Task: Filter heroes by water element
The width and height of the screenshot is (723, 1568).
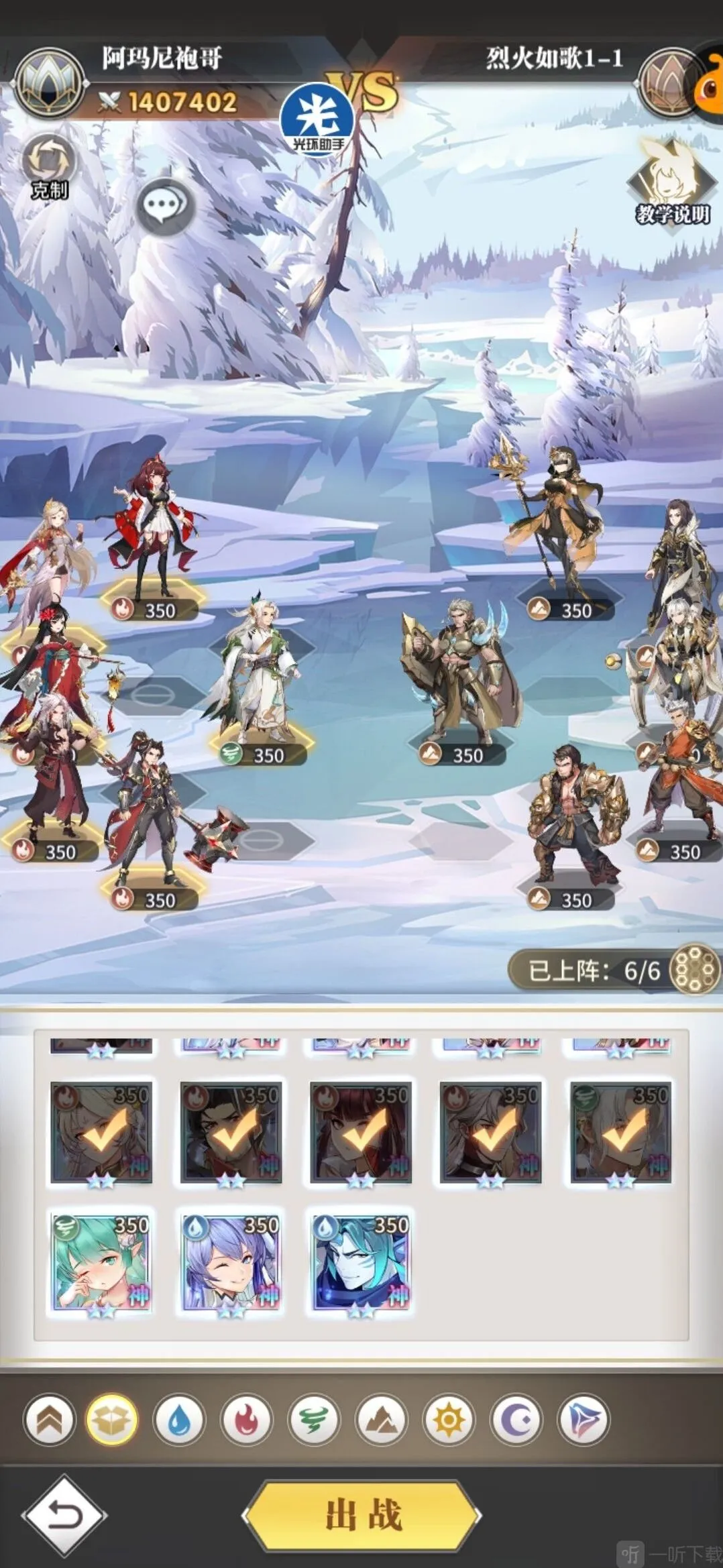Action: pyautogui.click(x=178, y=1420)
